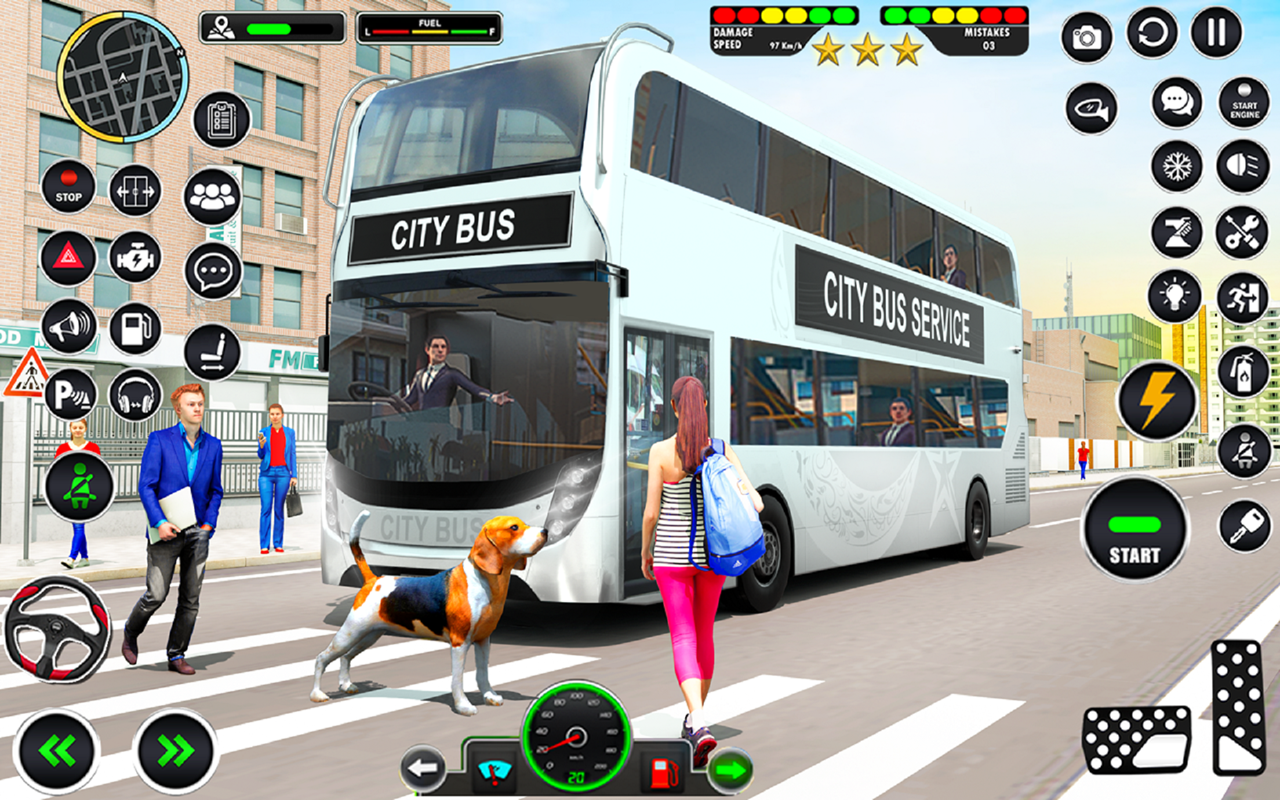
Task: Expand the clipboard mission checklist
Action: pyautogui.click(x=218, y=120)
